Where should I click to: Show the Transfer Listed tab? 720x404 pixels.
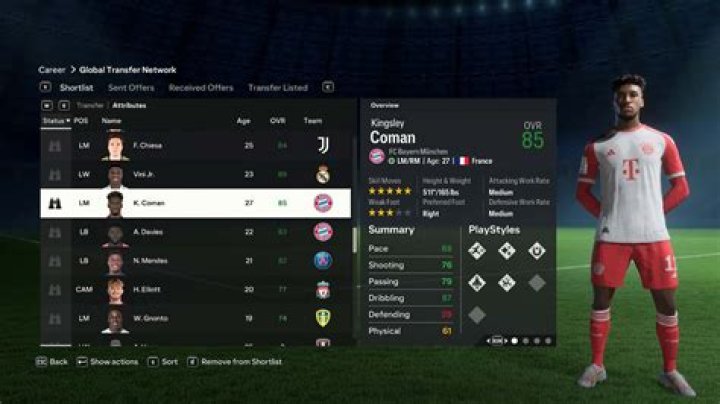tap(278, 88)
